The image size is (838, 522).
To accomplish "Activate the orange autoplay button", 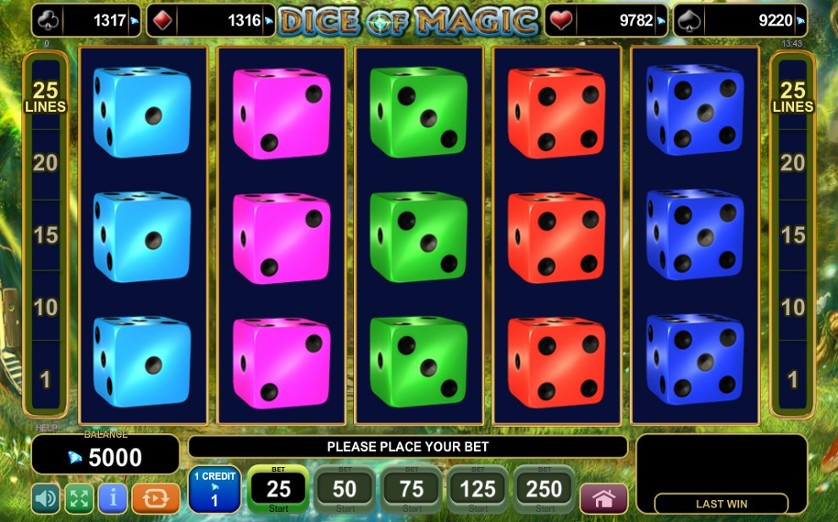I will point(155,497).
